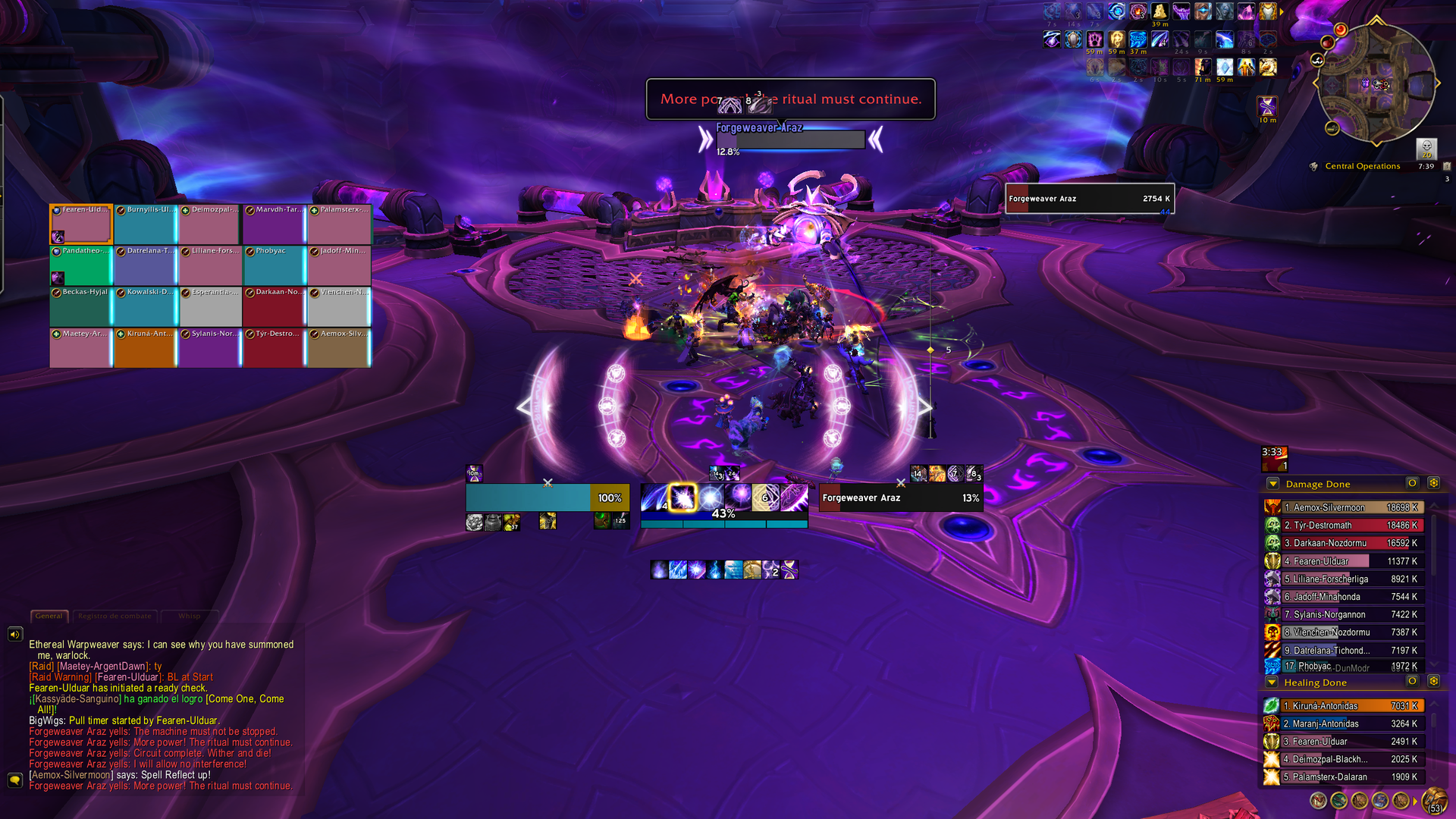Screen dimensions: 1456x819
Task: Select Beckas-Hyjal's raid frame
Action: click(x=81, y=307)
